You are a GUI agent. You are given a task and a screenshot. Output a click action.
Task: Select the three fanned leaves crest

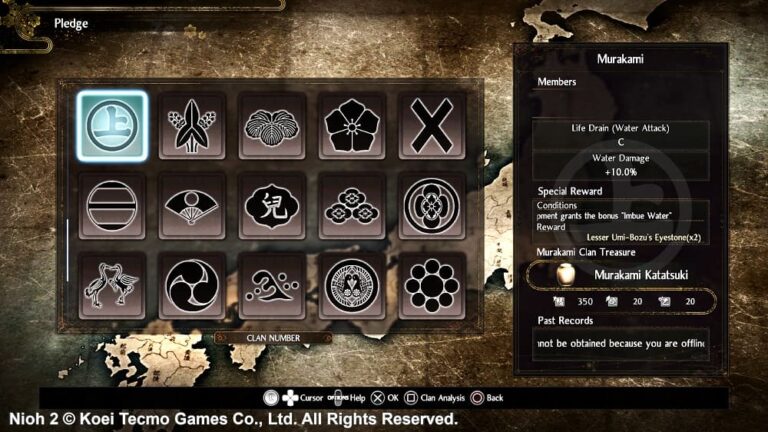272,126
